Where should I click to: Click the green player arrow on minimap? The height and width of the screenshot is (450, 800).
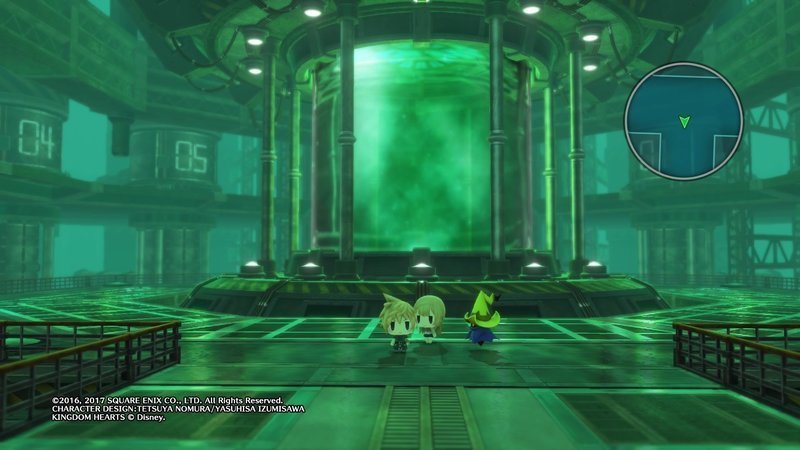click(684, 122)
